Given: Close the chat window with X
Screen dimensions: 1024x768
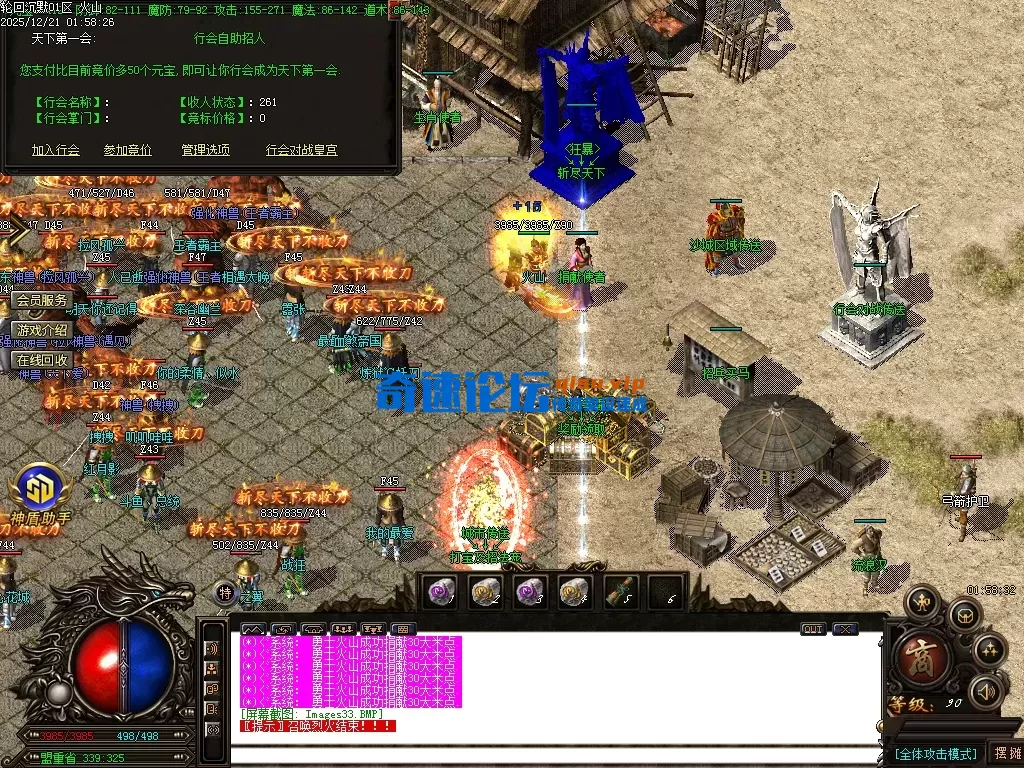Looking at the screenshot, I should (845, 629).
